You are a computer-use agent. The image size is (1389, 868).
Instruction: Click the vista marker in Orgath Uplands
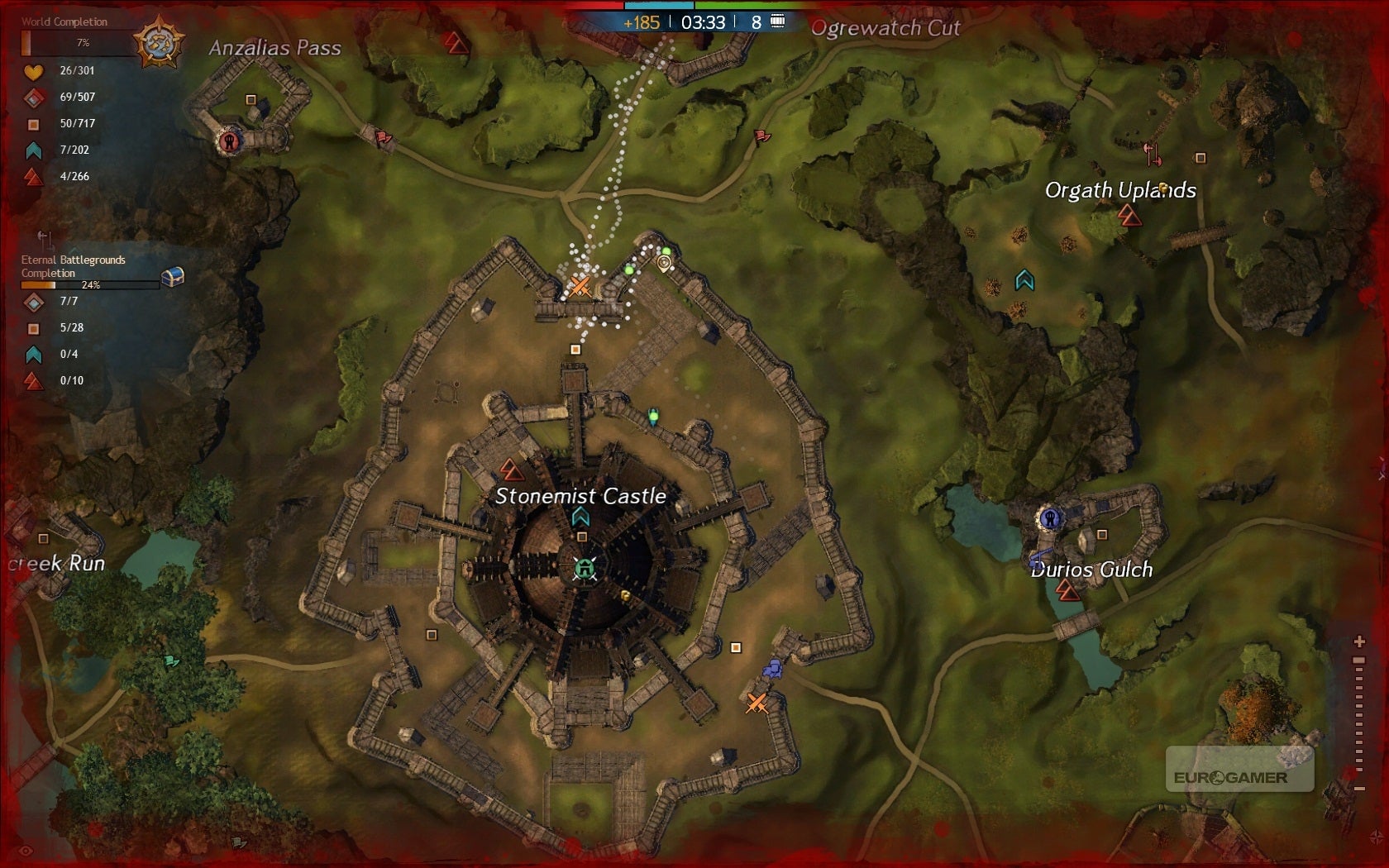[1024, 281]
